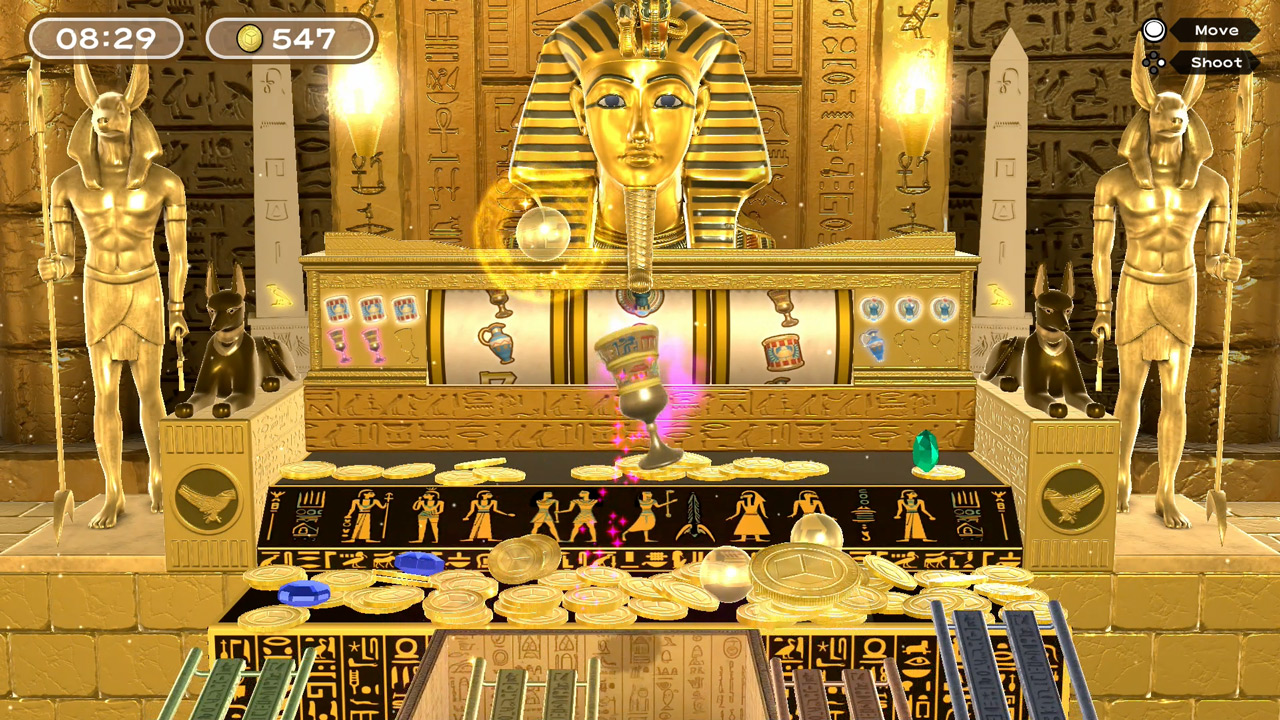The width and height of the screenshot is (1280, 720).
Task: Click the Move control label
Action: tap(1215, 30)
